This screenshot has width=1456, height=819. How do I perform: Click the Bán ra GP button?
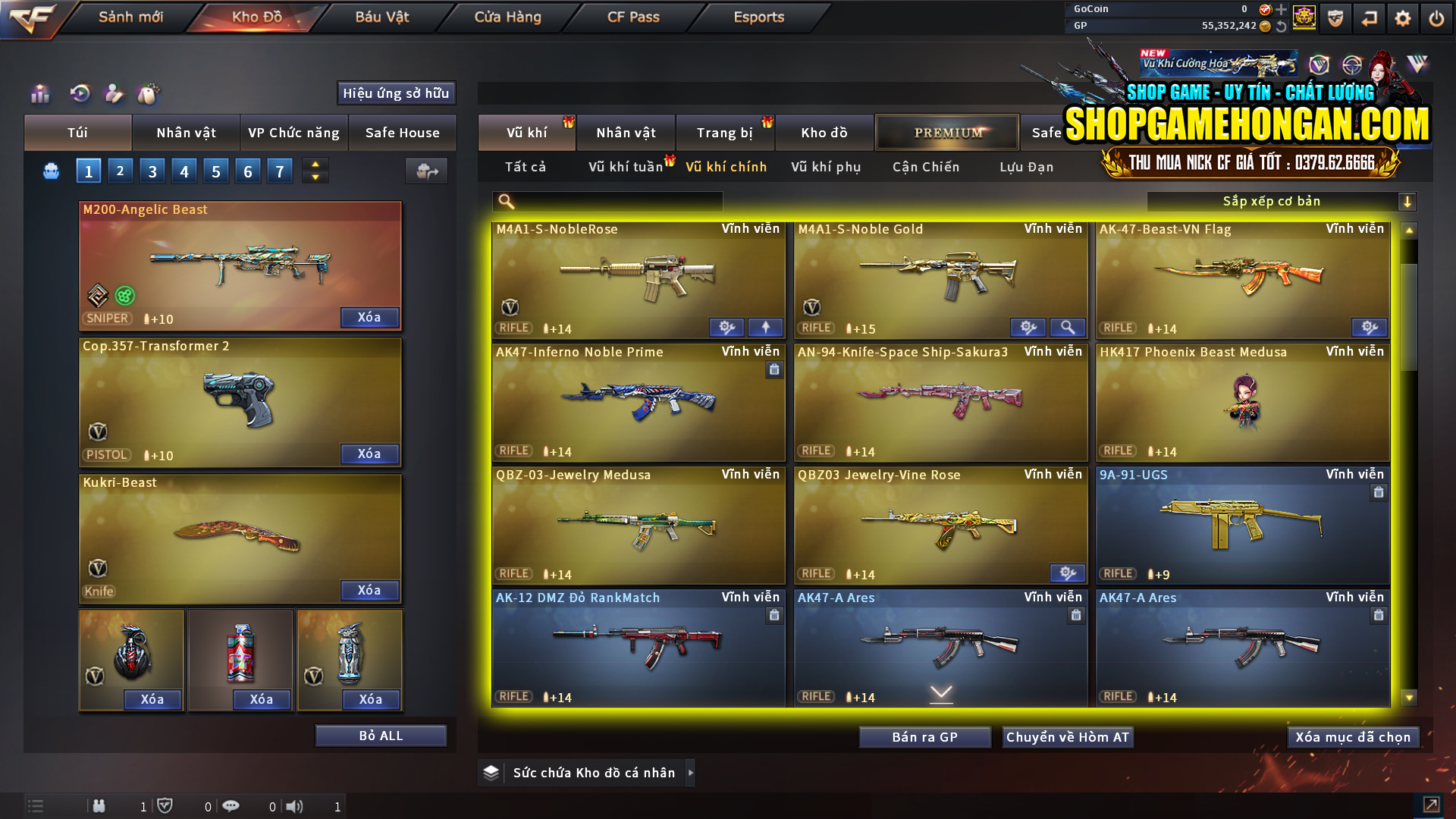(x=924, y=736)
